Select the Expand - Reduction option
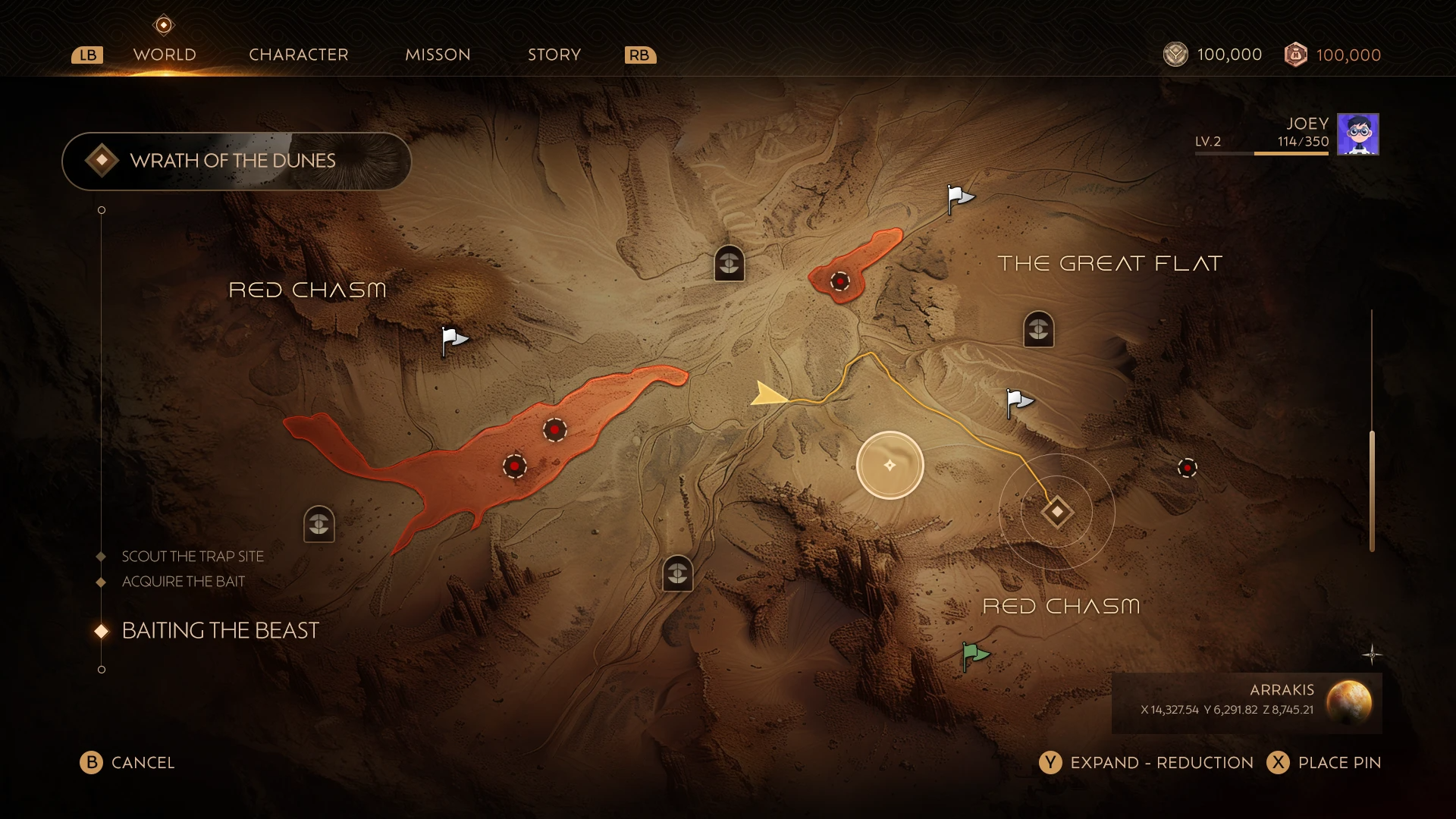 [1147, 763]
